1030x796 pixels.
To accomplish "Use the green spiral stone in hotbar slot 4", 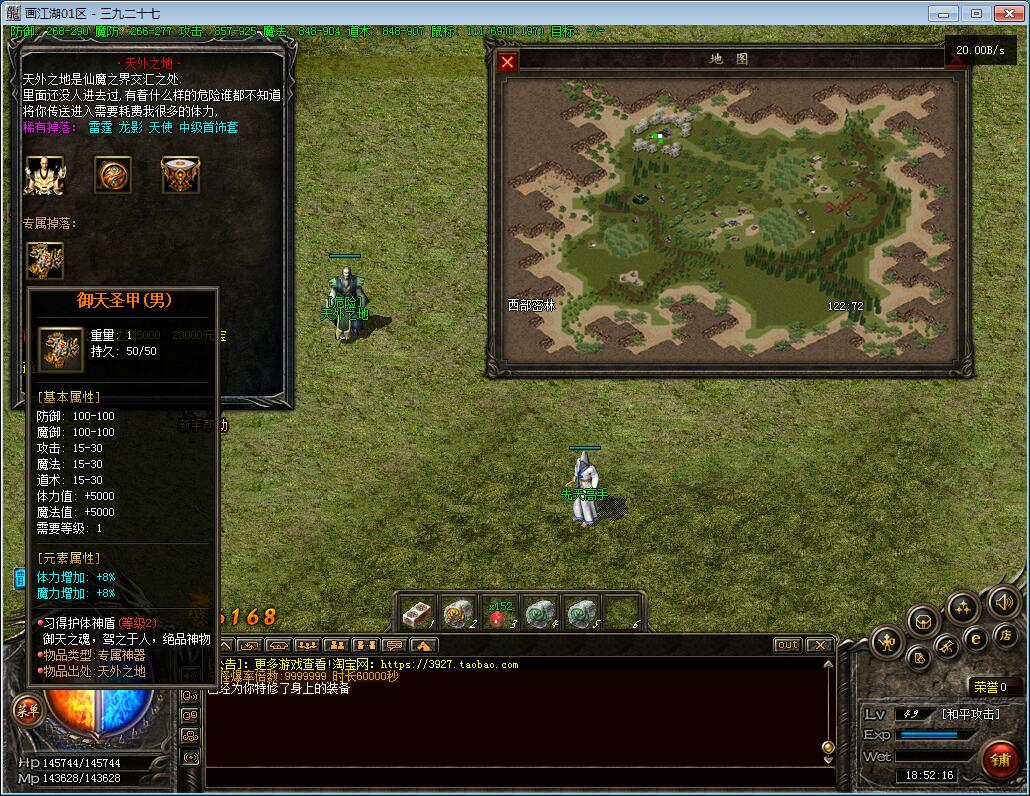I will click(540, 613).
